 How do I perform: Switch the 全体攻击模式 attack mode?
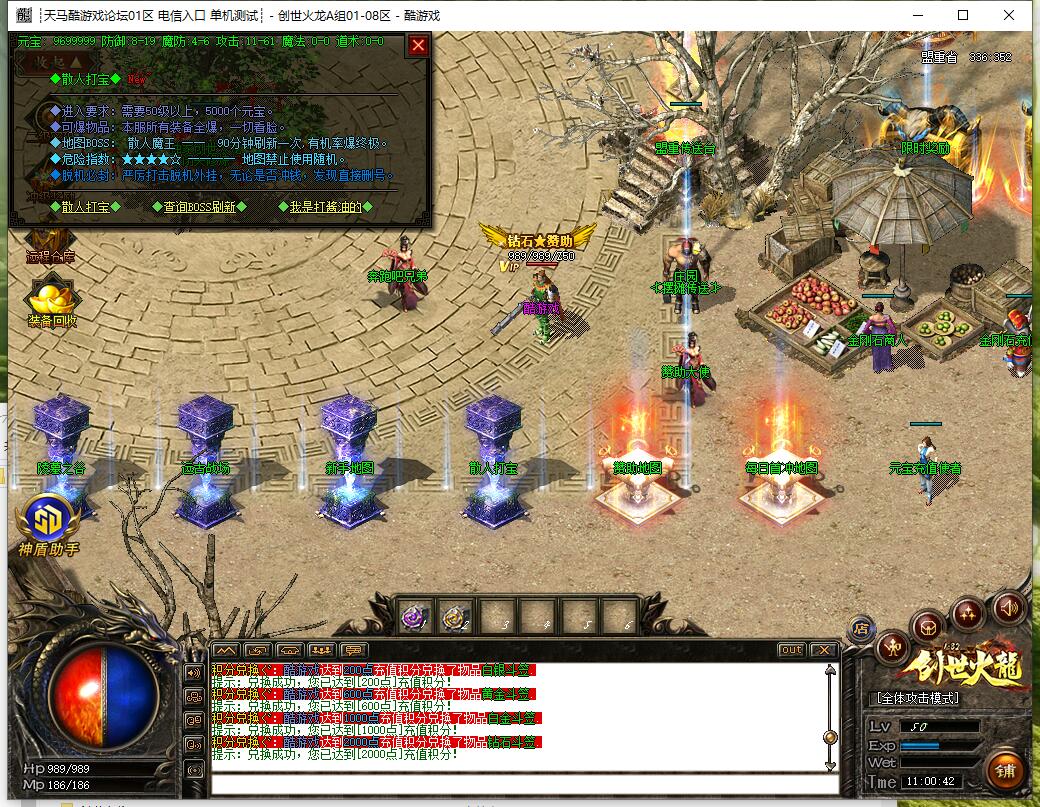917,698
